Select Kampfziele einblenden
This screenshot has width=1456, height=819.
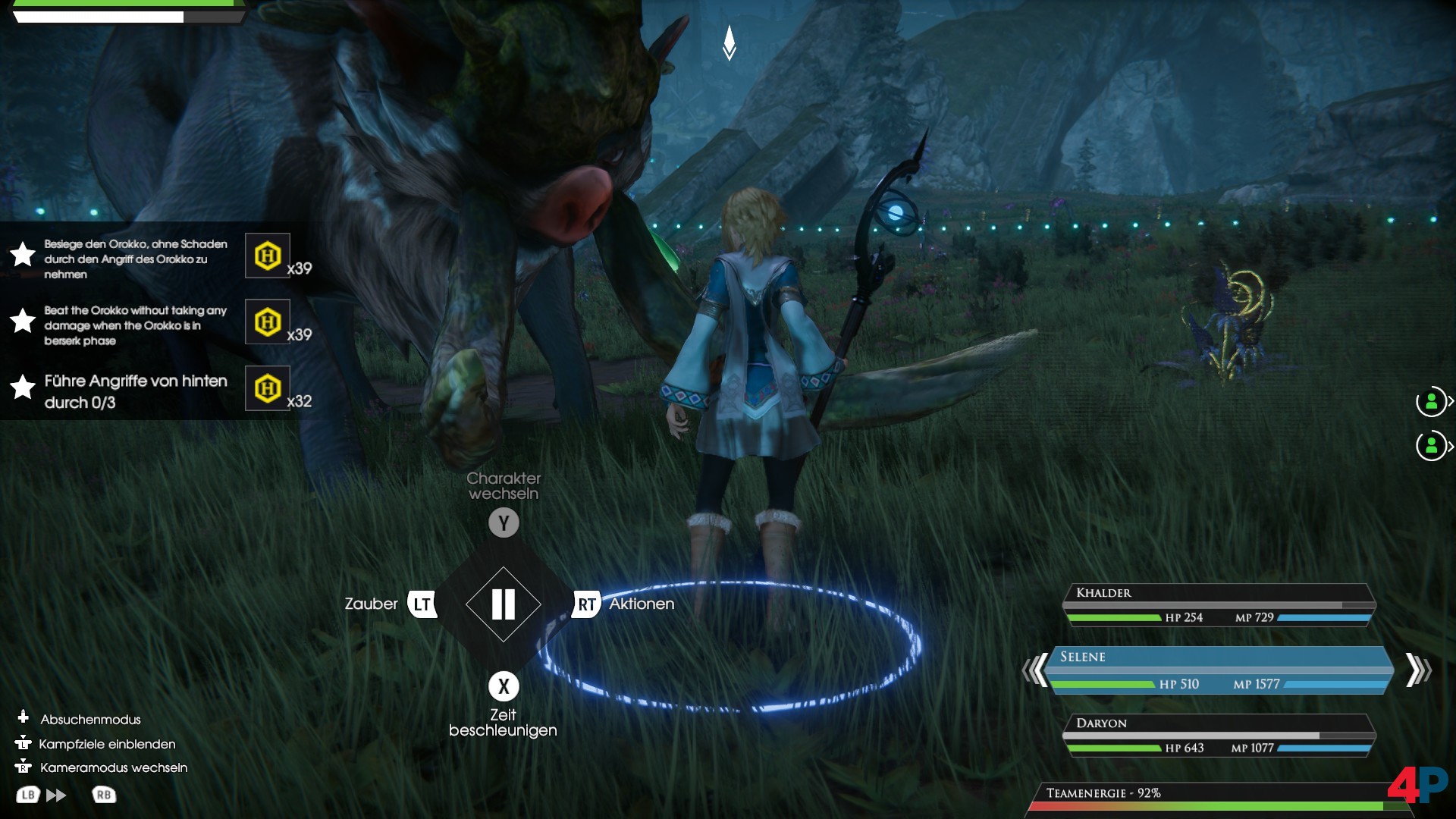[x=106, y=744]
